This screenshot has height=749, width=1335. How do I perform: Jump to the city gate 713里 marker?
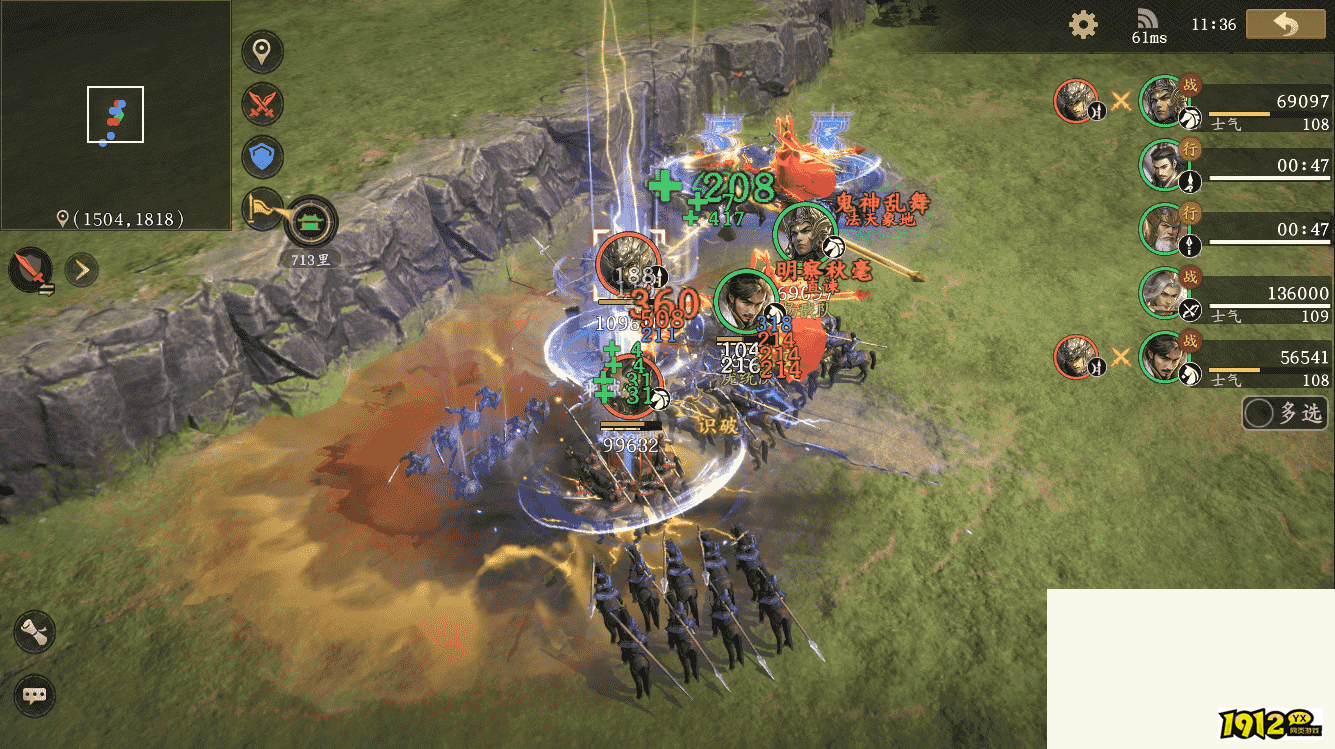311,222
